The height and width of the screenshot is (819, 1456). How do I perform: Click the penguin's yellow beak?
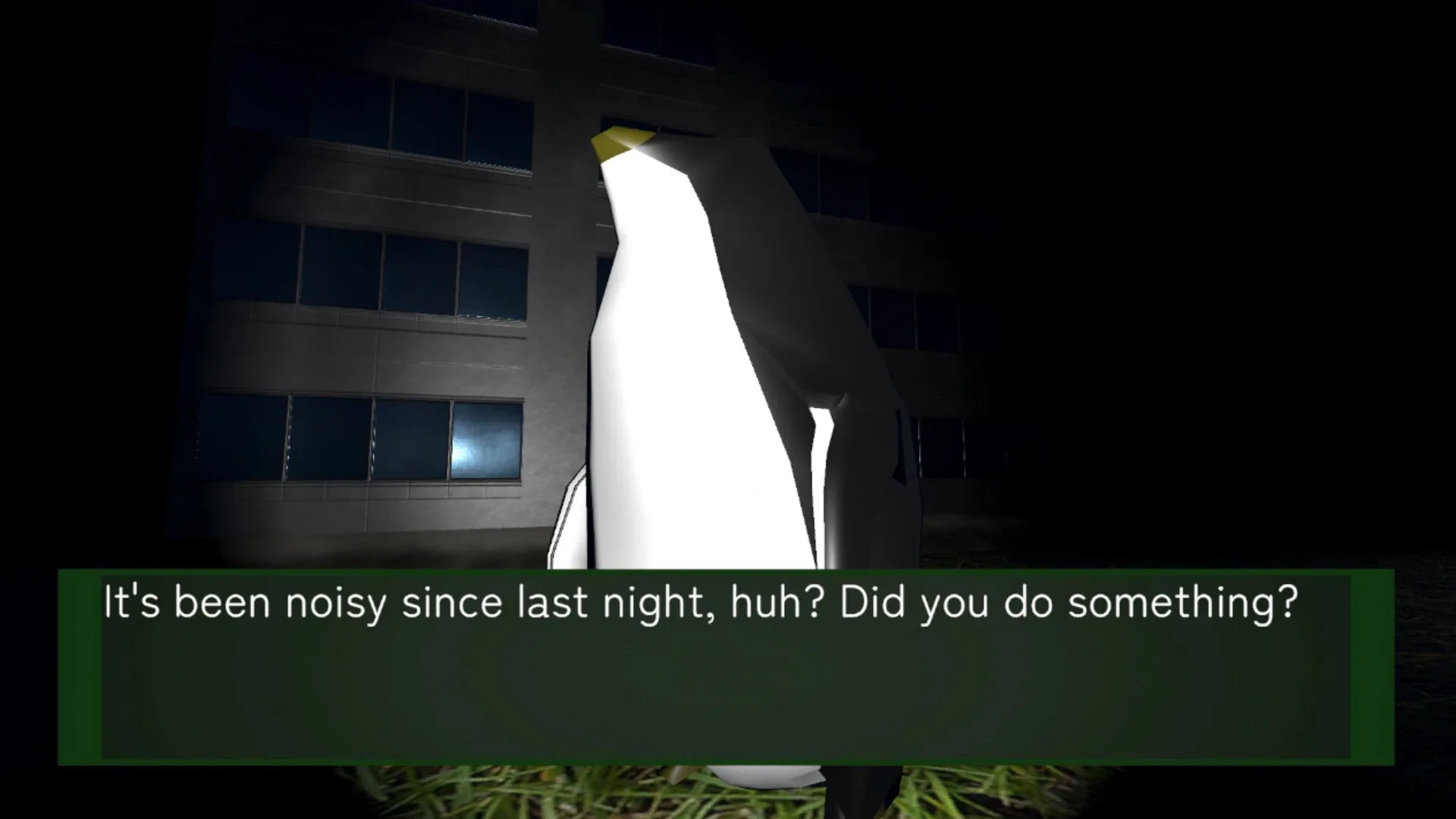pos(618,144)
